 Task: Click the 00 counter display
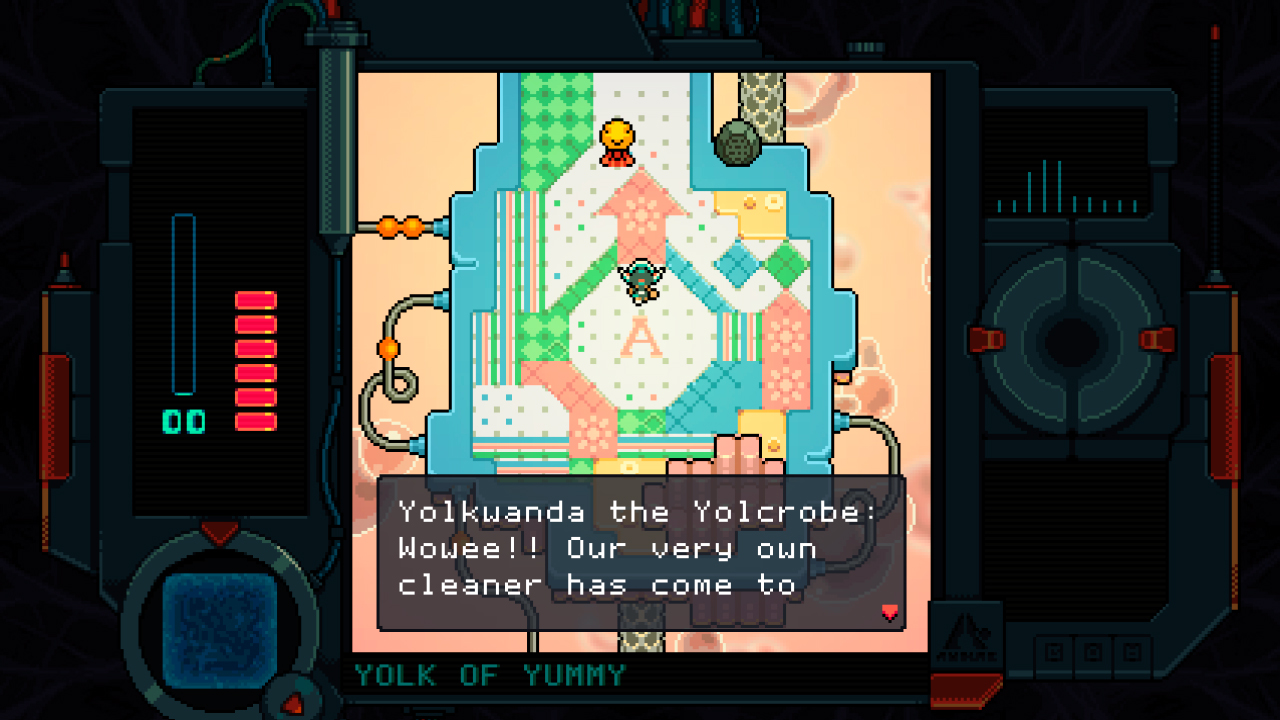[184, 418]
